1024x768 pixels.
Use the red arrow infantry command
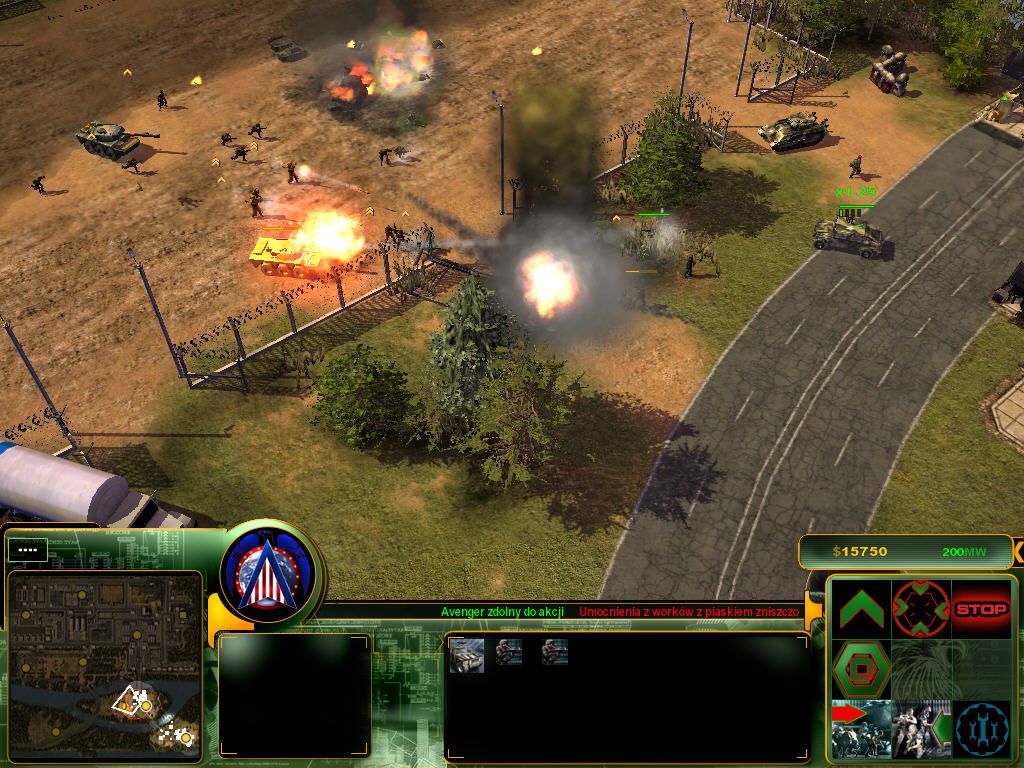pos(860,729)
